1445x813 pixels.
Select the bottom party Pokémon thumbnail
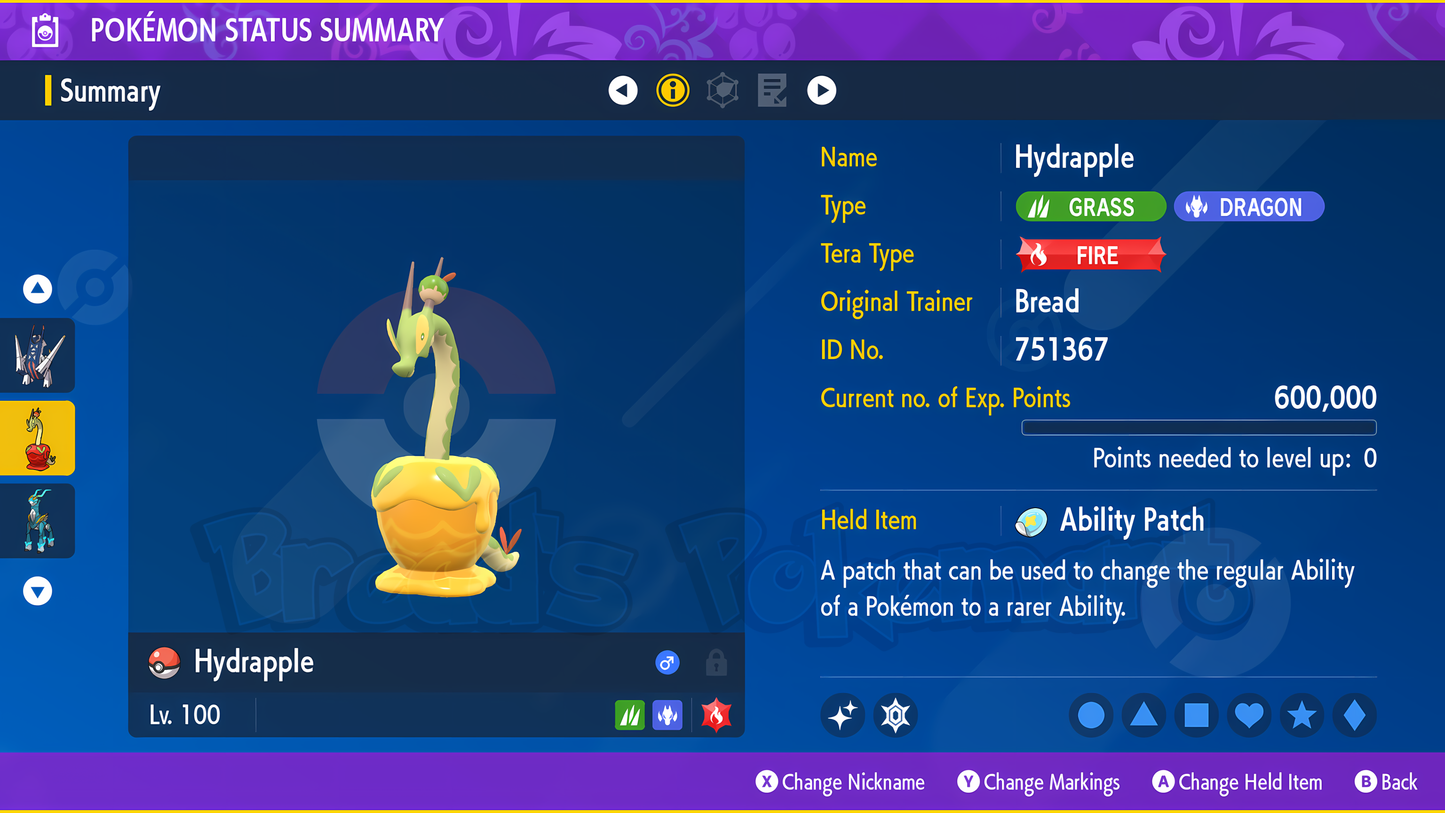pos(38,521)
